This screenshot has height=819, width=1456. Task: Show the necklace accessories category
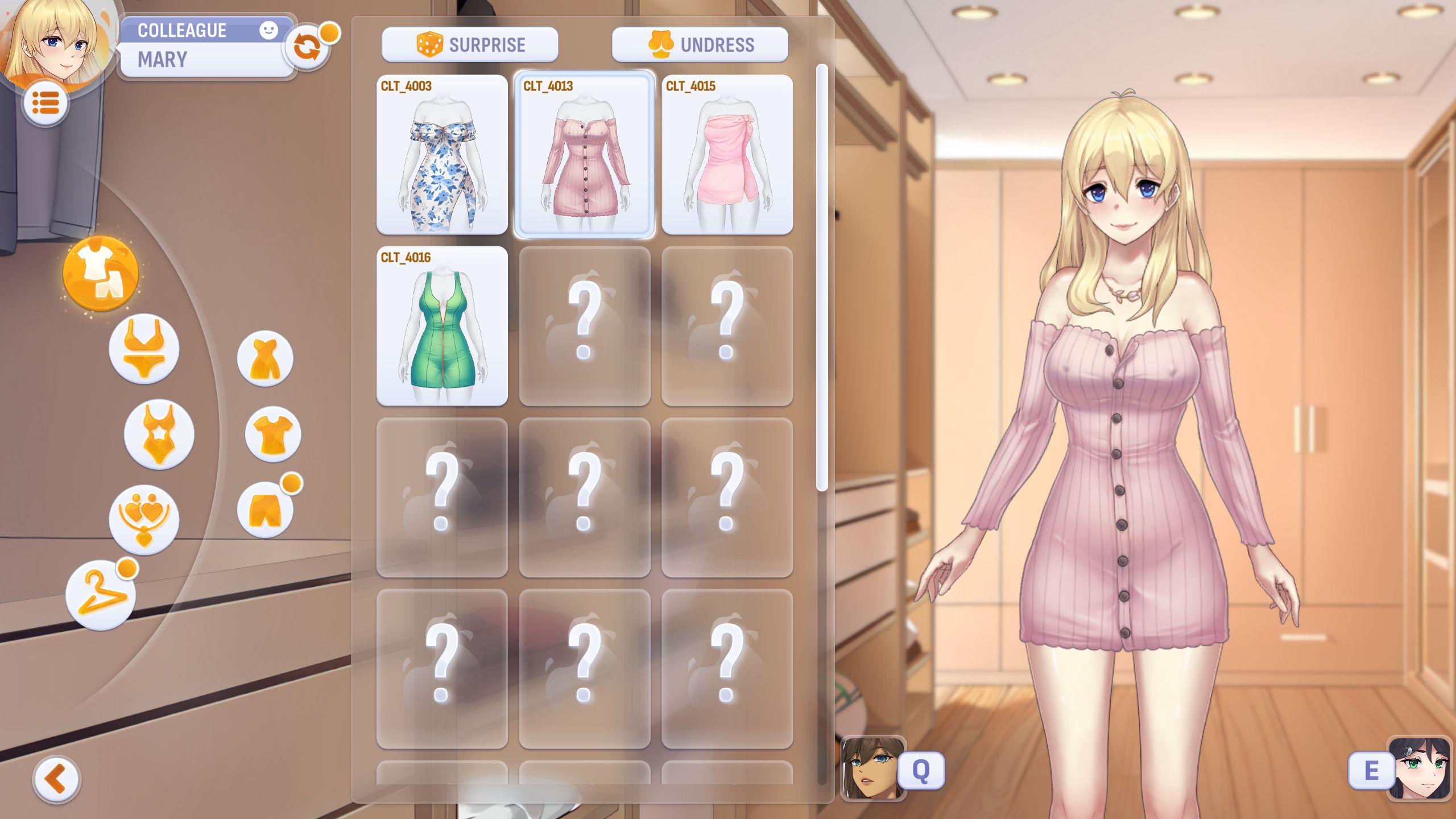(x=144, y=519)
